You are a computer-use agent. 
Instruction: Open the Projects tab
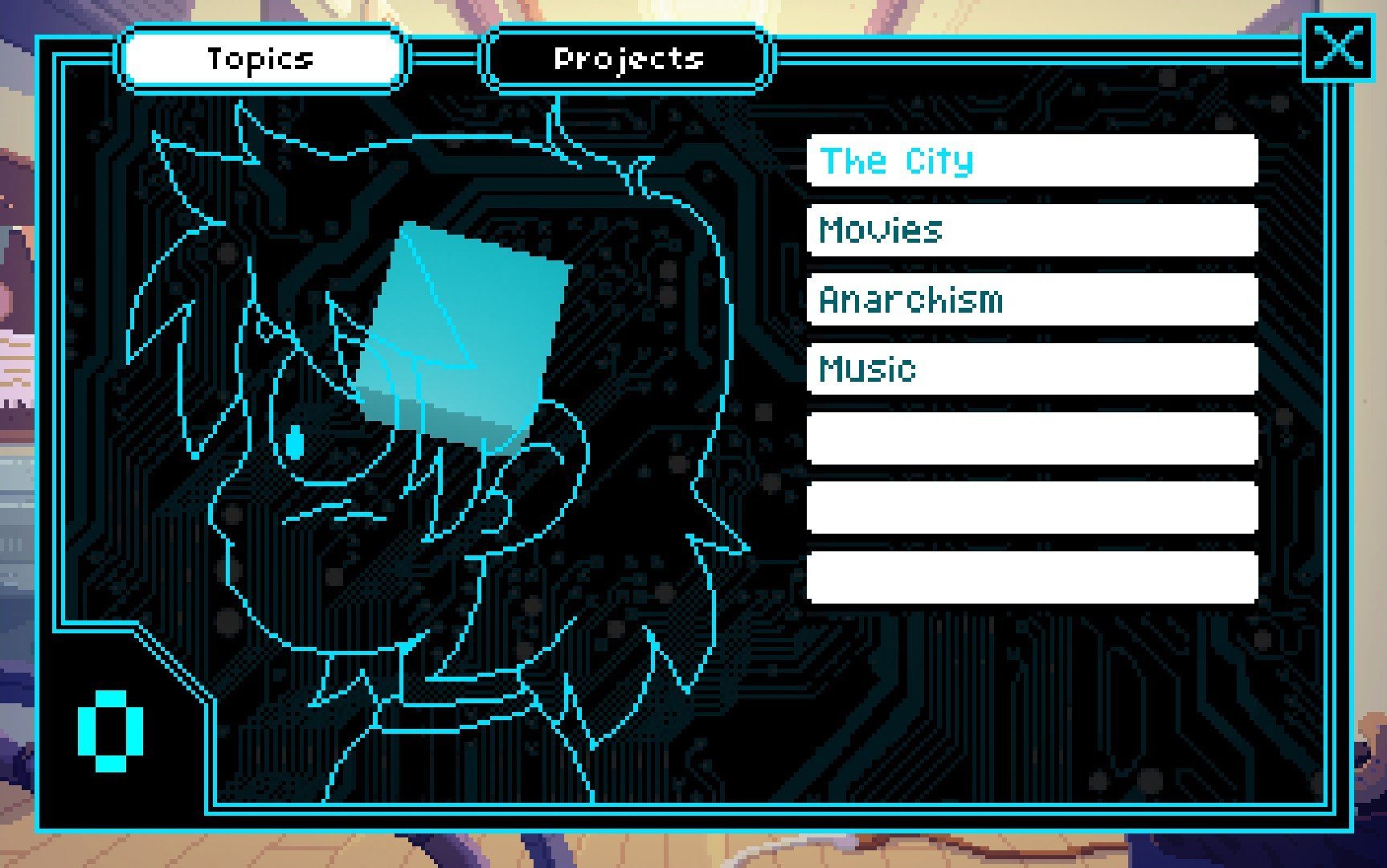628,59
